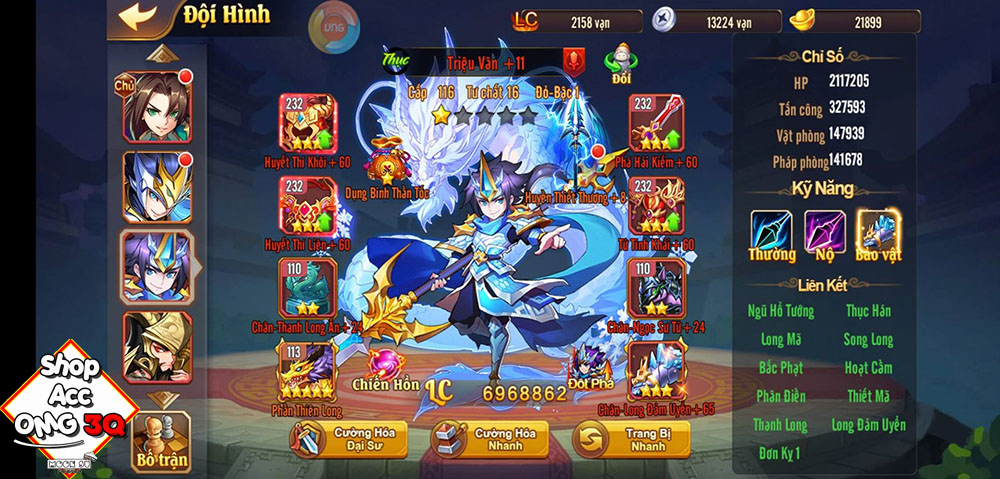Open Cường Hóa Đại Sư

click(348, 438)
